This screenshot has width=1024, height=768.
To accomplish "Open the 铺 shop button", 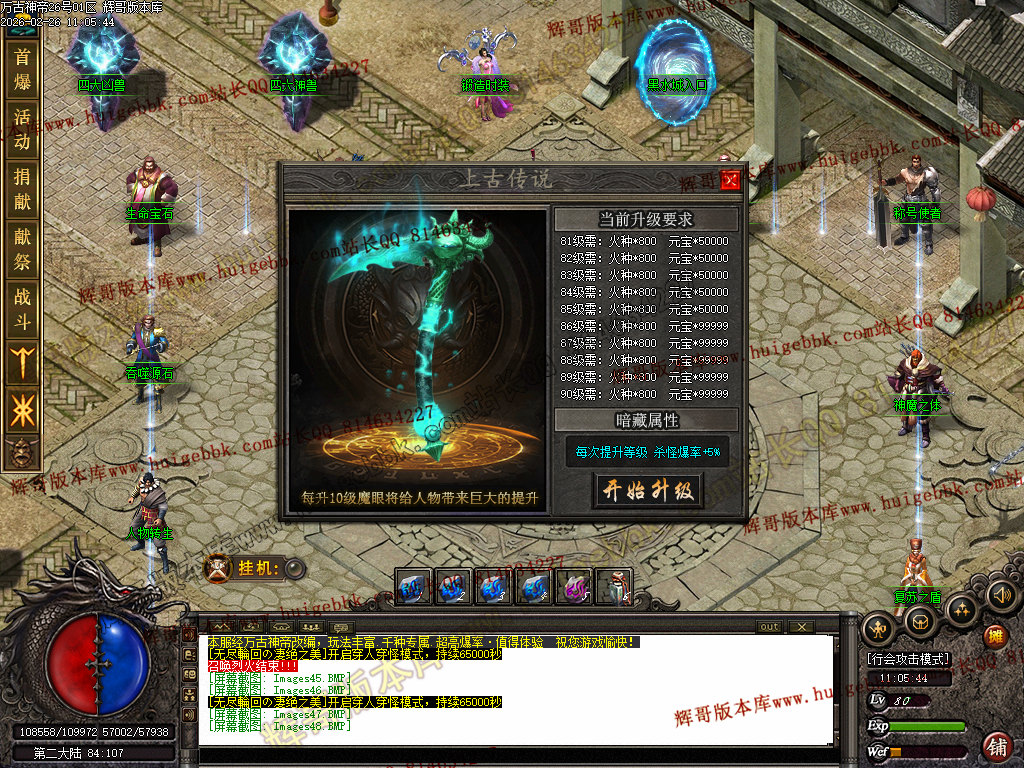I will pos(997,745).
